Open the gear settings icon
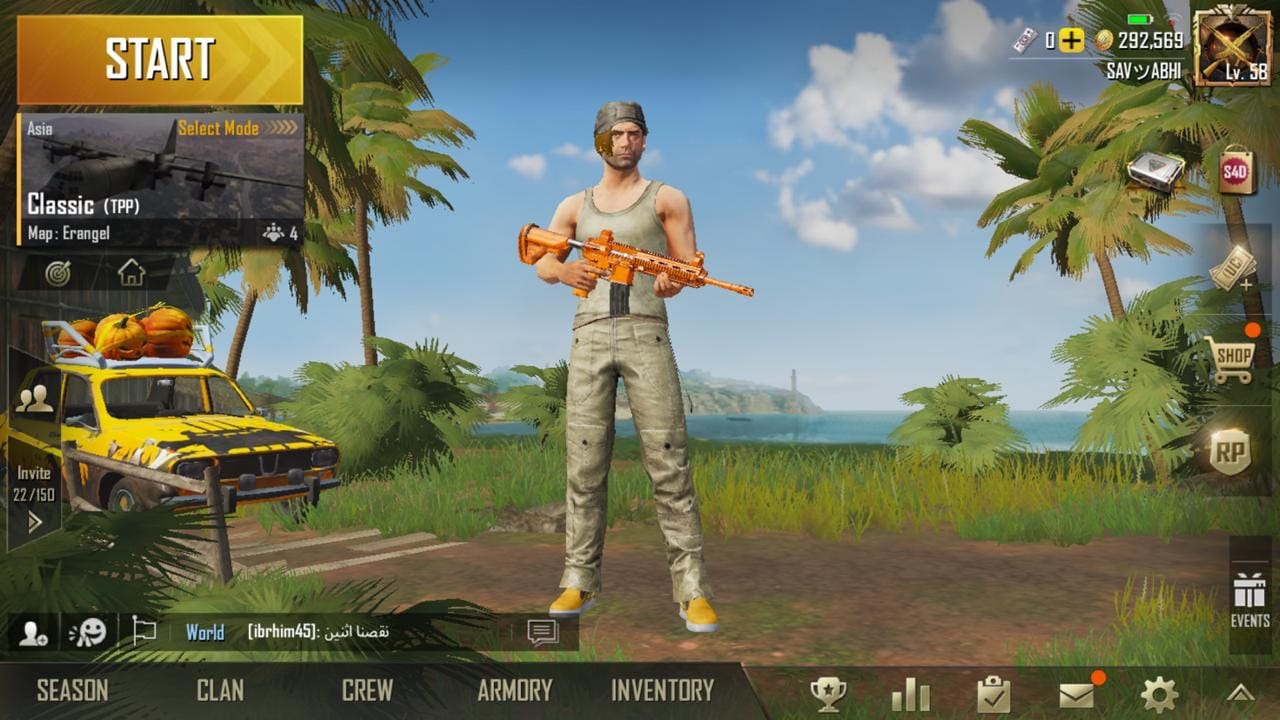1280x720 pixels. [1159, 694]
